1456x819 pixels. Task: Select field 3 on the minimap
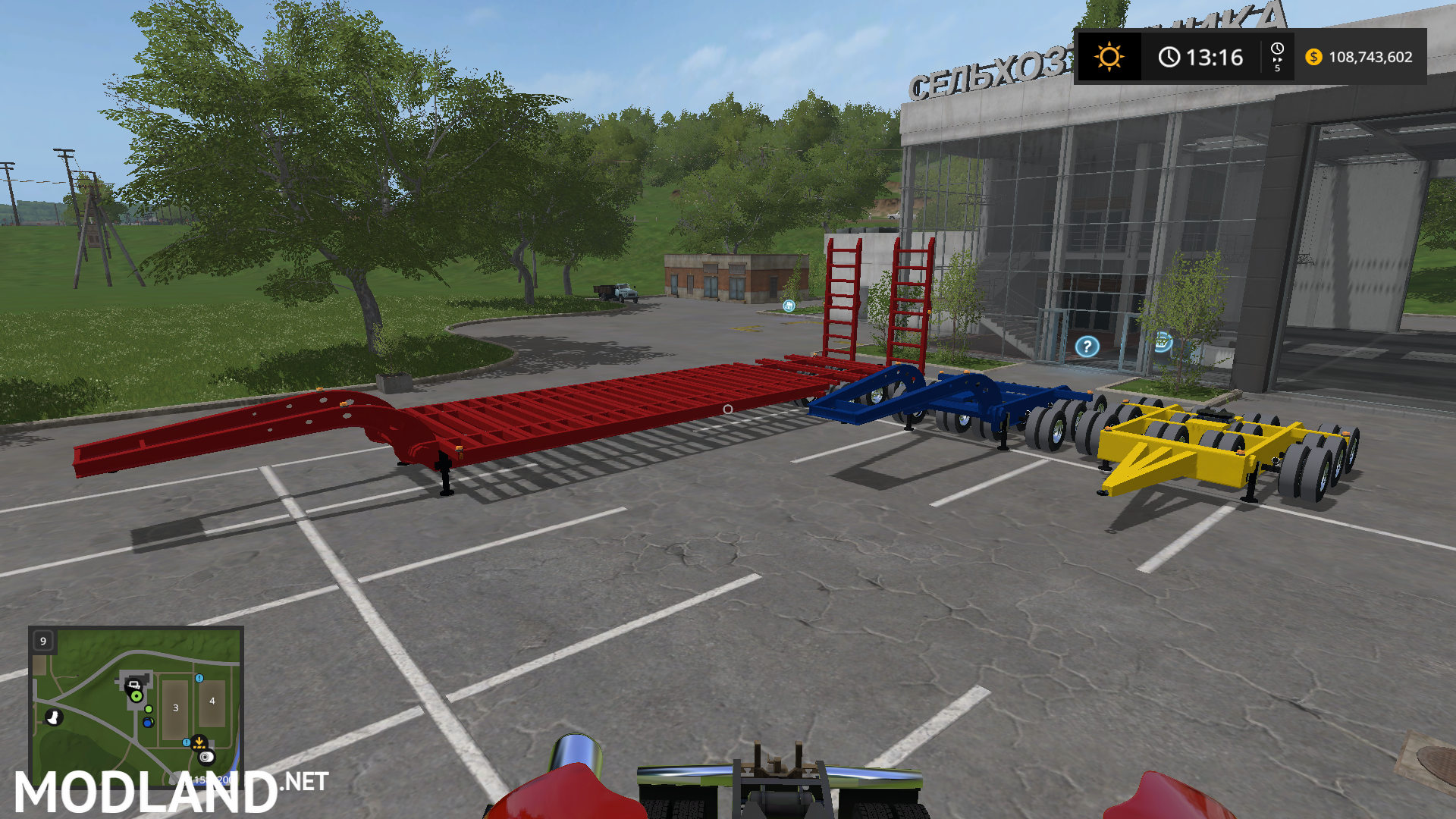click(175, 708)
